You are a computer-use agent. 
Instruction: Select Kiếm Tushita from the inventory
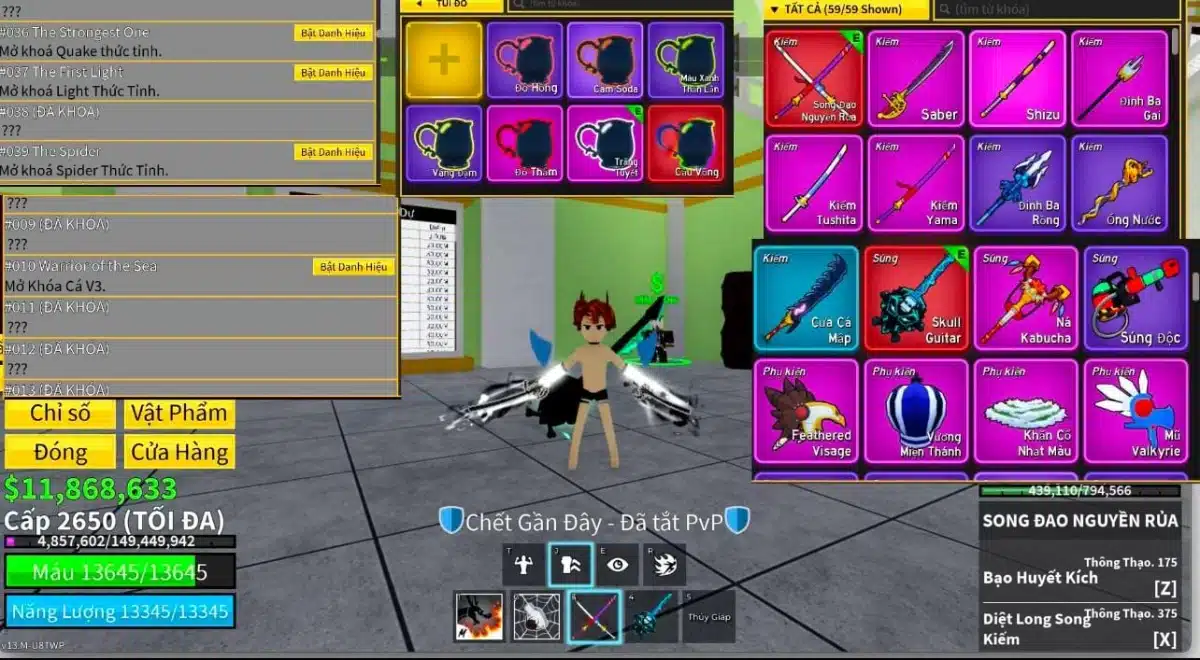(x=814, y=183)
